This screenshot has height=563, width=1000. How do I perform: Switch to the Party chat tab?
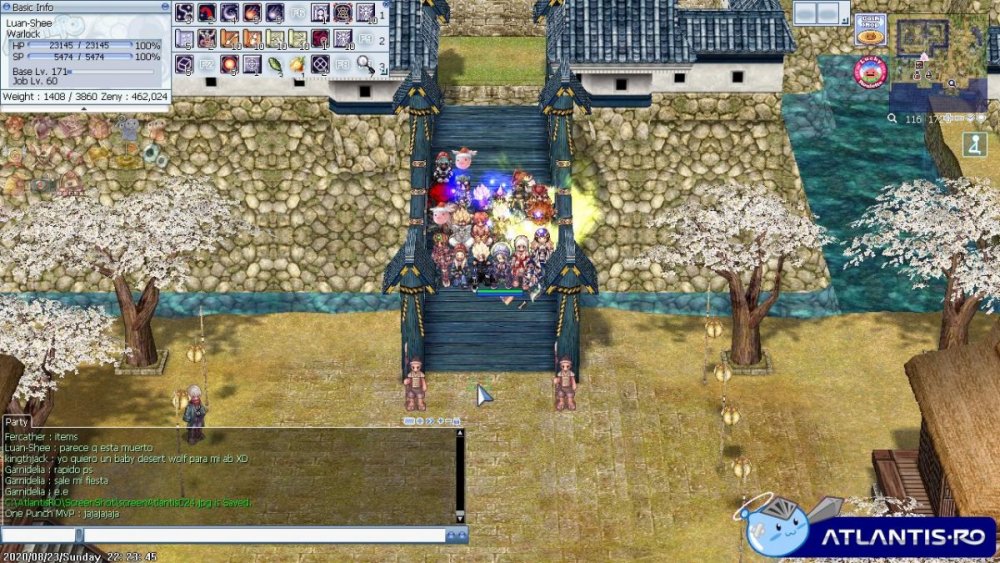click(x=17, y=421)
